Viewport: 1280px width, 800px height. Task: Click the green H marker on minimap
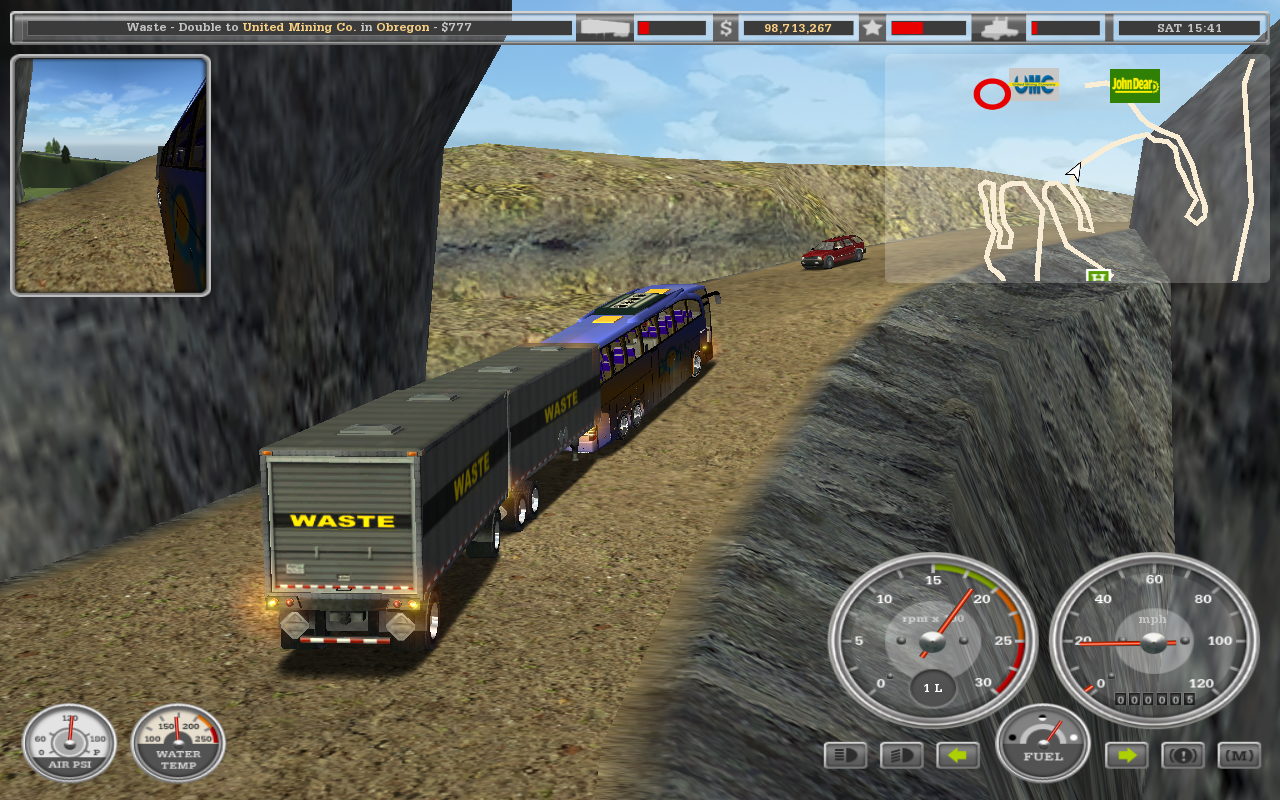coord(1098,275)
